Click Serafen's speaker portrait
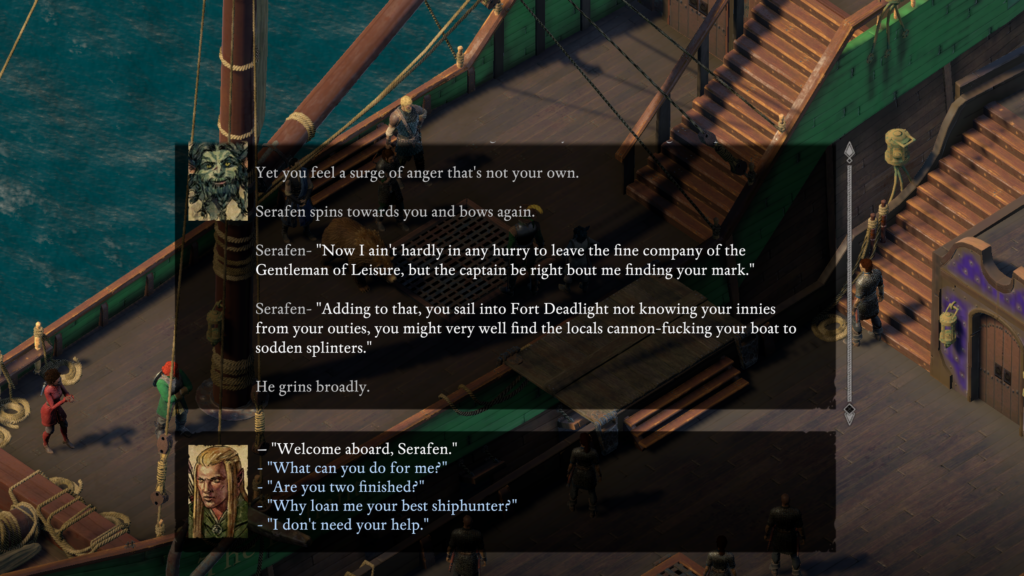Image resolution: width=1024 pixels, height=576 pixels. point(218,181)
